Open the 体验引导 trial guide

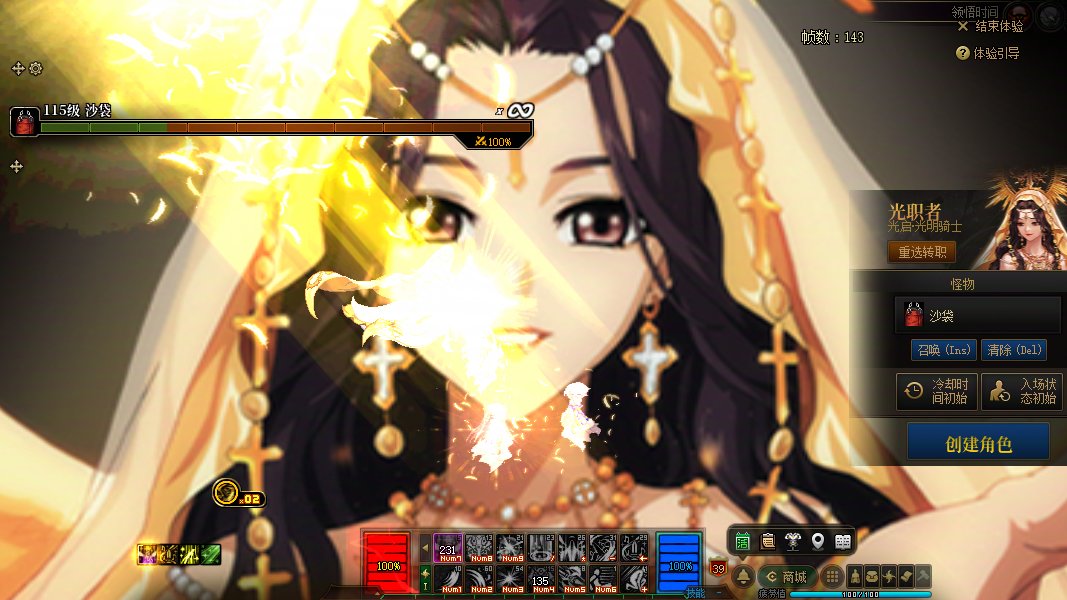[x=988, y=53]
